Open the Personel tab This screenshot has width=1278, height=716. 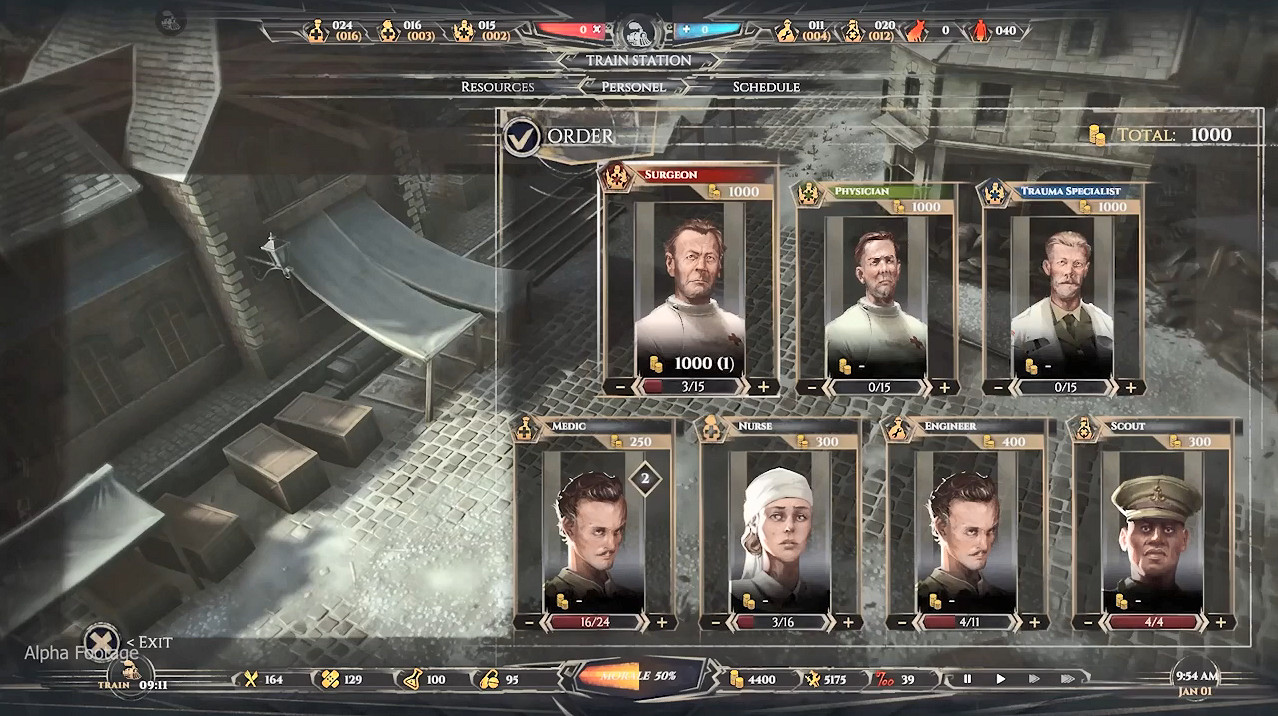(x=633, y=87)
